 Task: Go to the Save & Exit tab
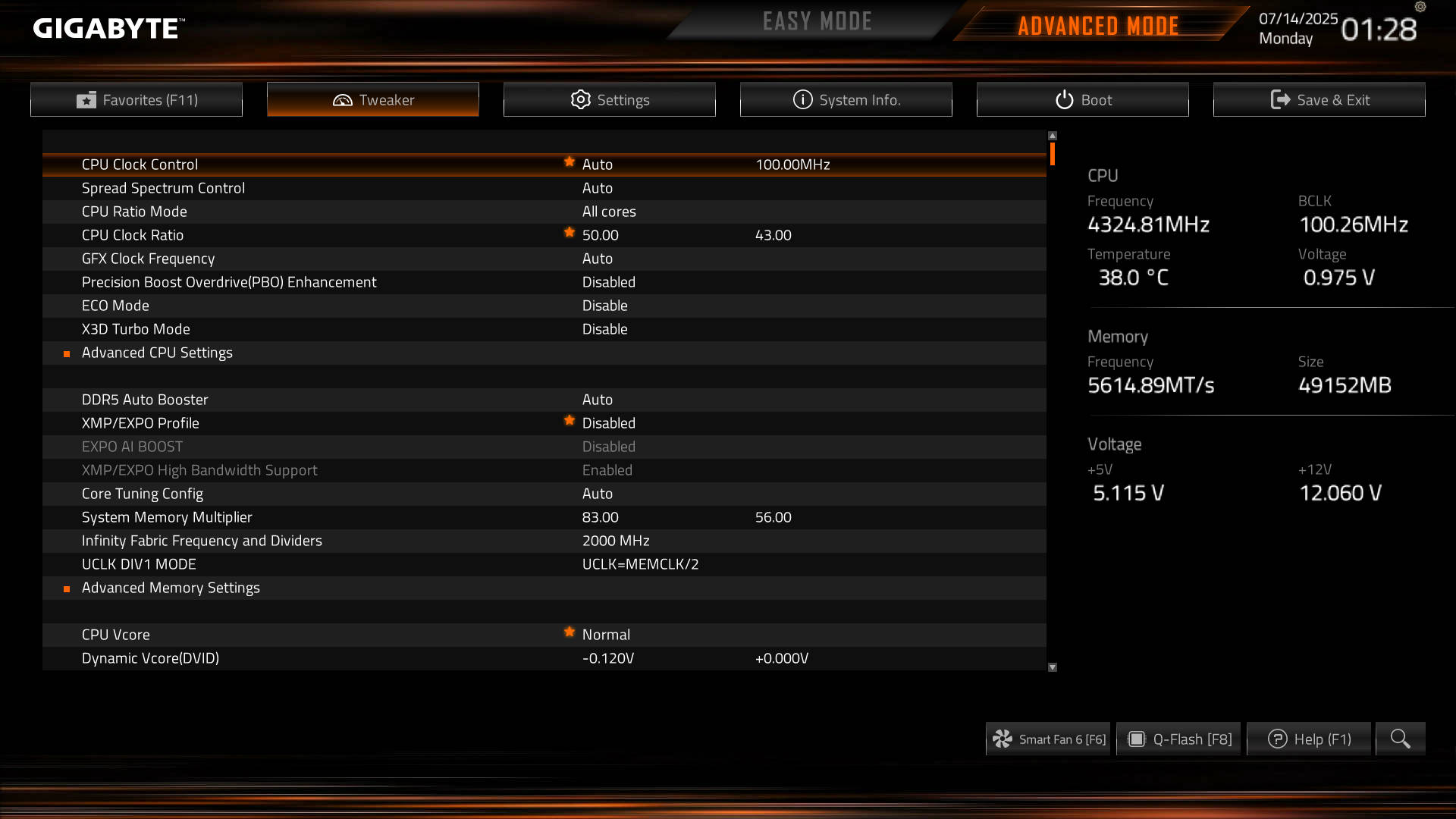(x=1319, y=99)
